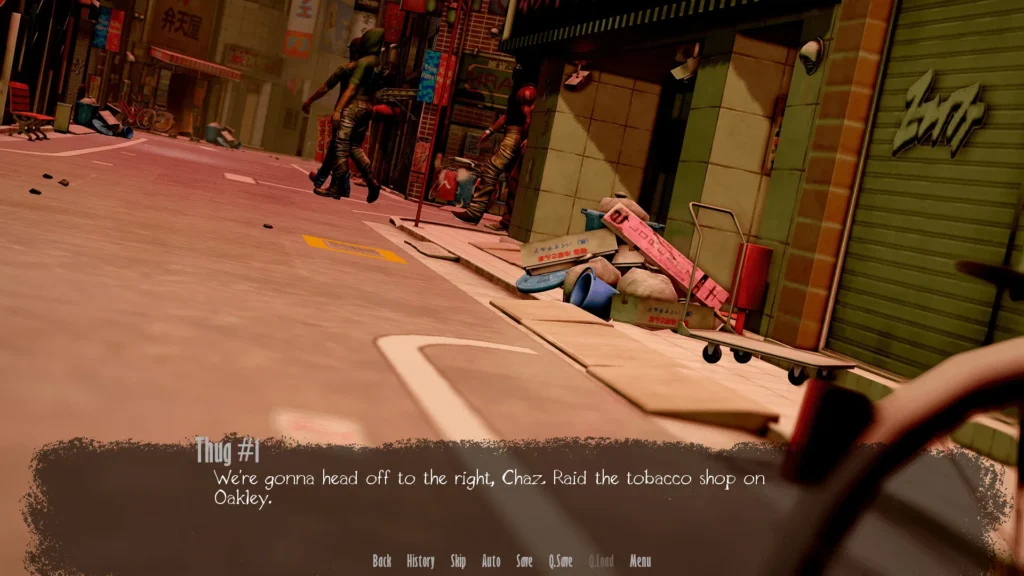Turn on Auto dialogue advance

pyautogui.click(x=491, y=561)
